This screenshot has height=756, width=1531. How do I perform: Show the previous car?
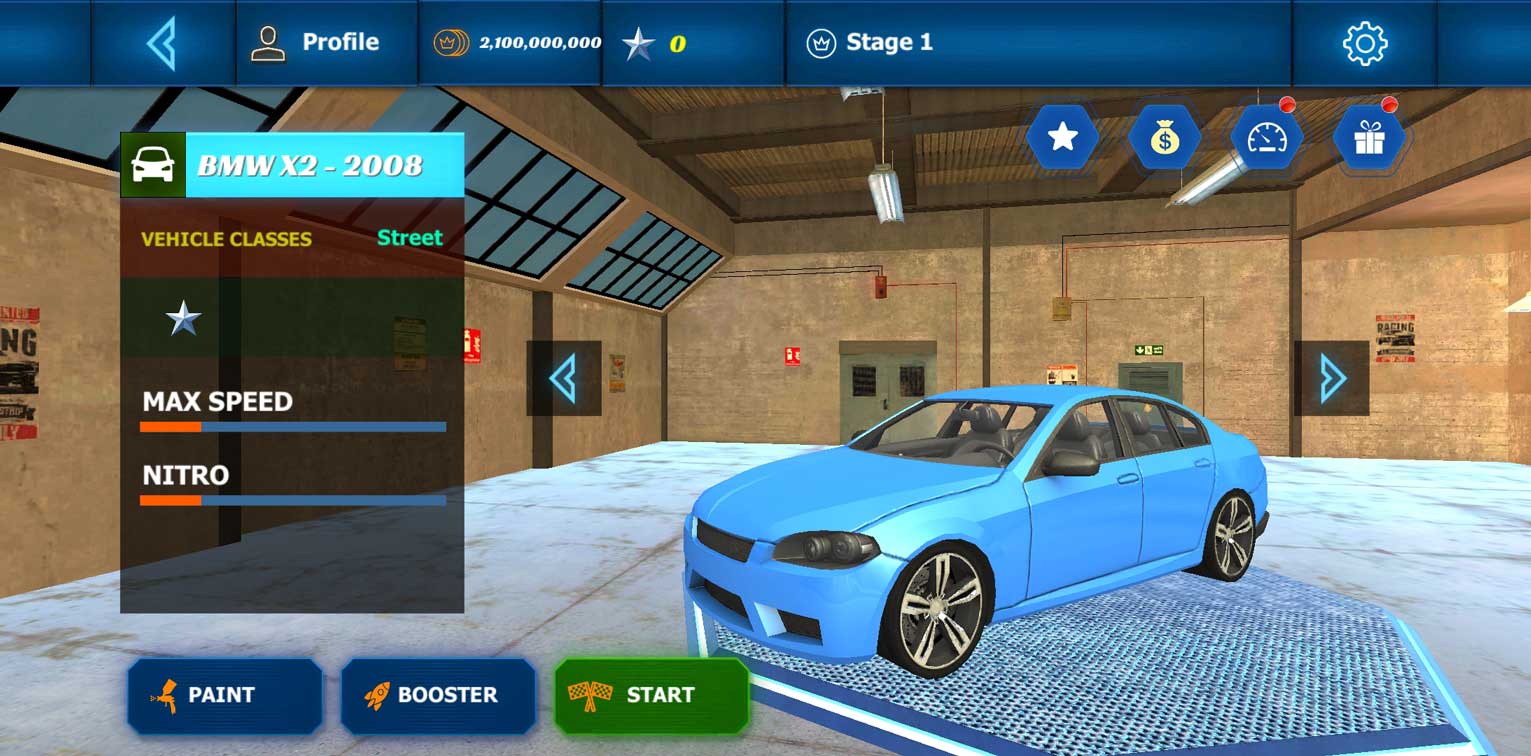pos(564,378)
